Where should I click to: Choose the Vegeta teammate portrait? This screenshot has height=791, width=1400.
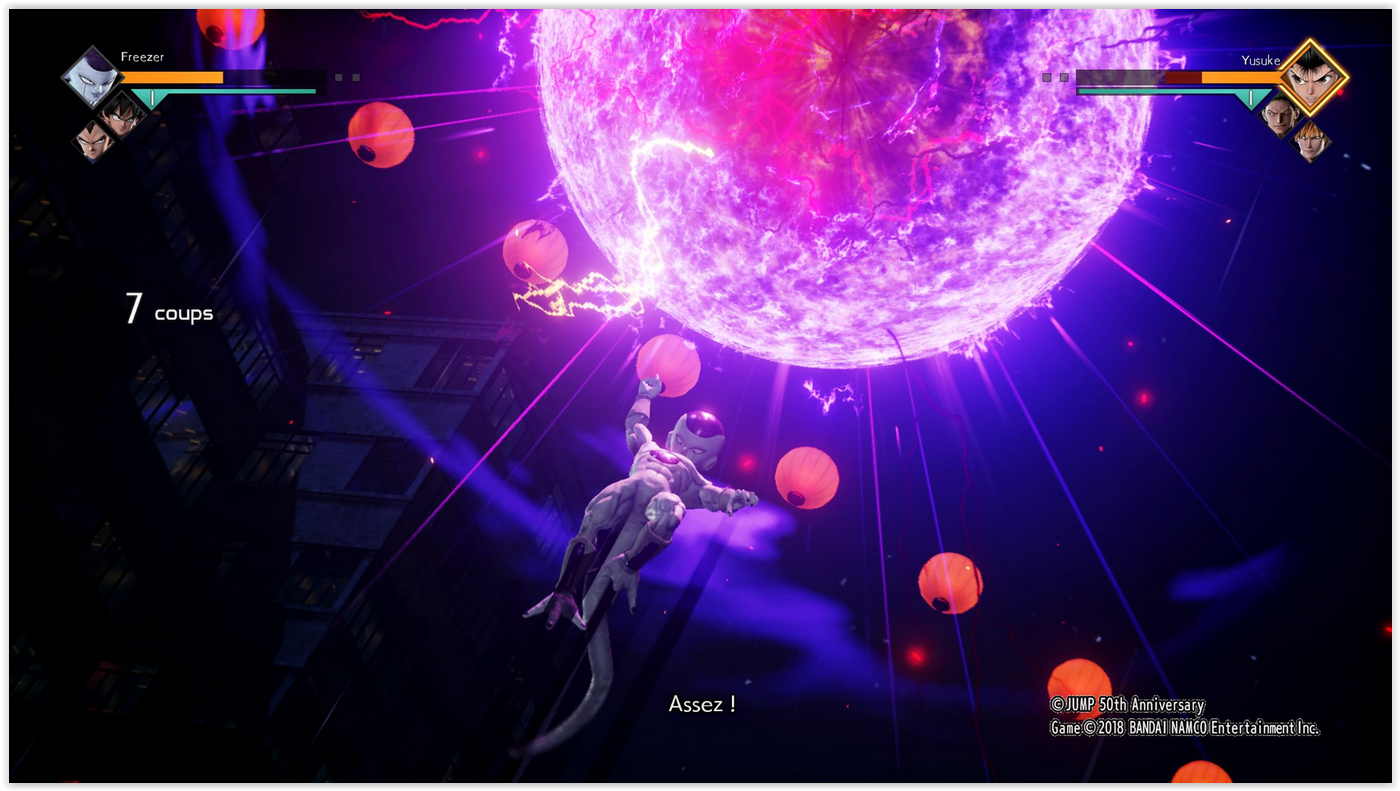click(93, 141)
